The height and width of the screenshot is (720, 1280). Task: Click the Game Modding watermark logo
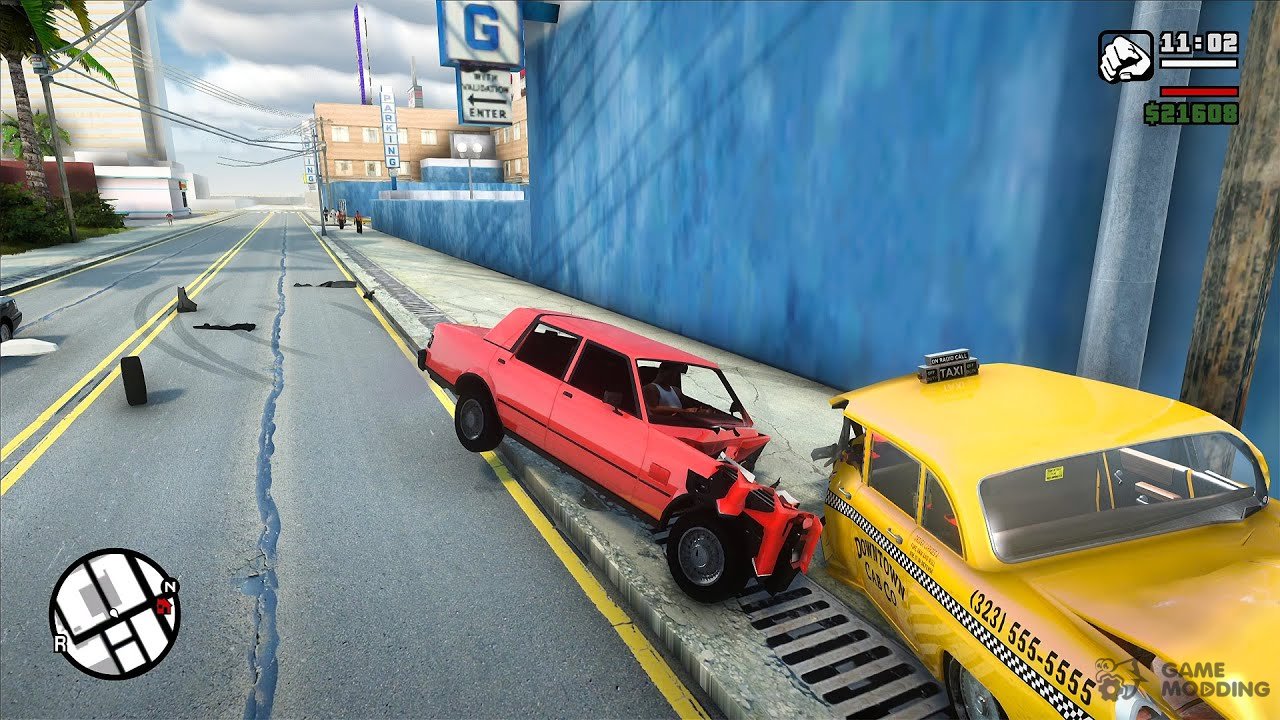[1182, 679]
